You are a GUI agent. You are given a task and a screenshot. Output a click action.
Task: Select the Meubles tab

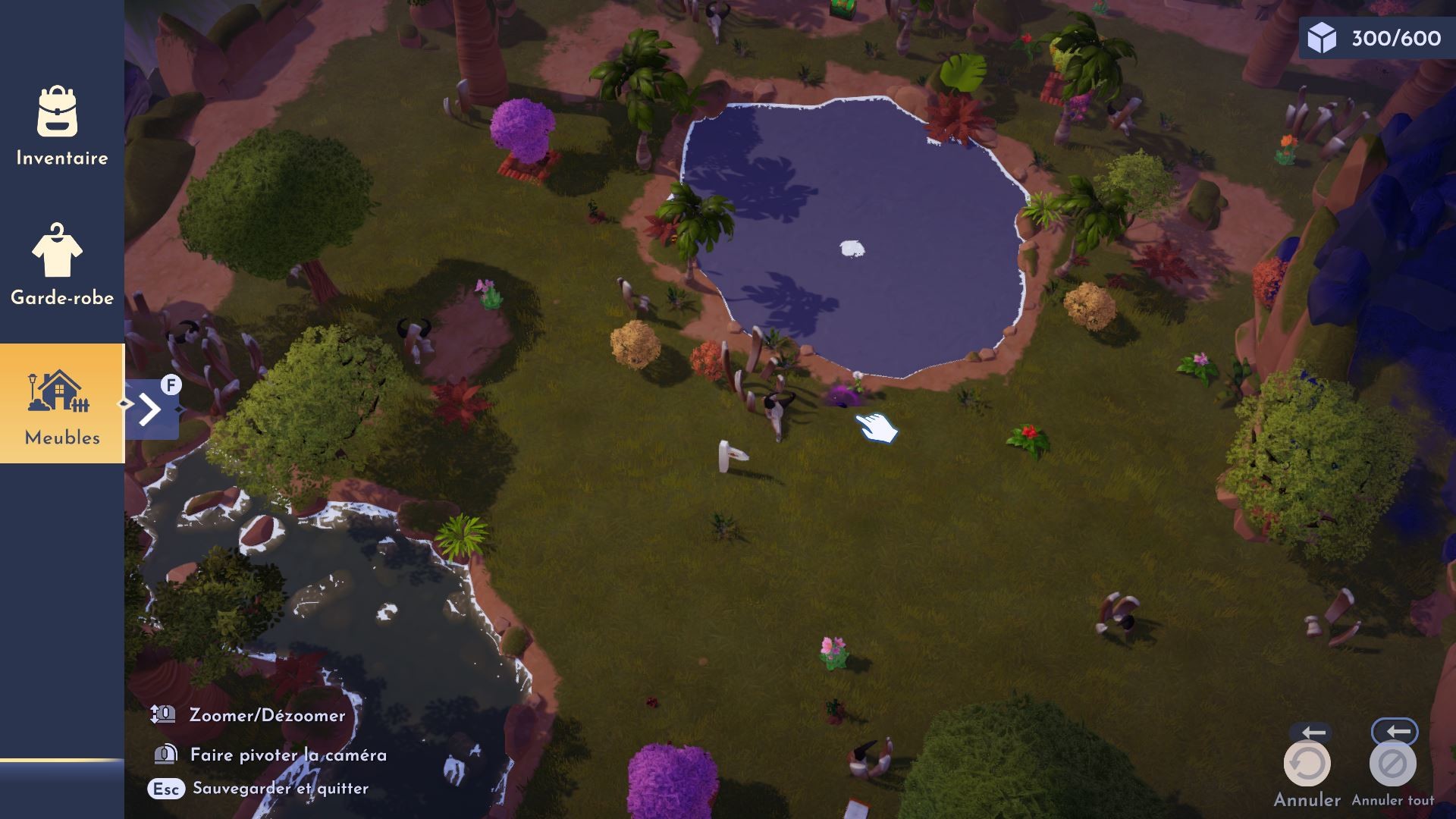(x=61, y=404)
